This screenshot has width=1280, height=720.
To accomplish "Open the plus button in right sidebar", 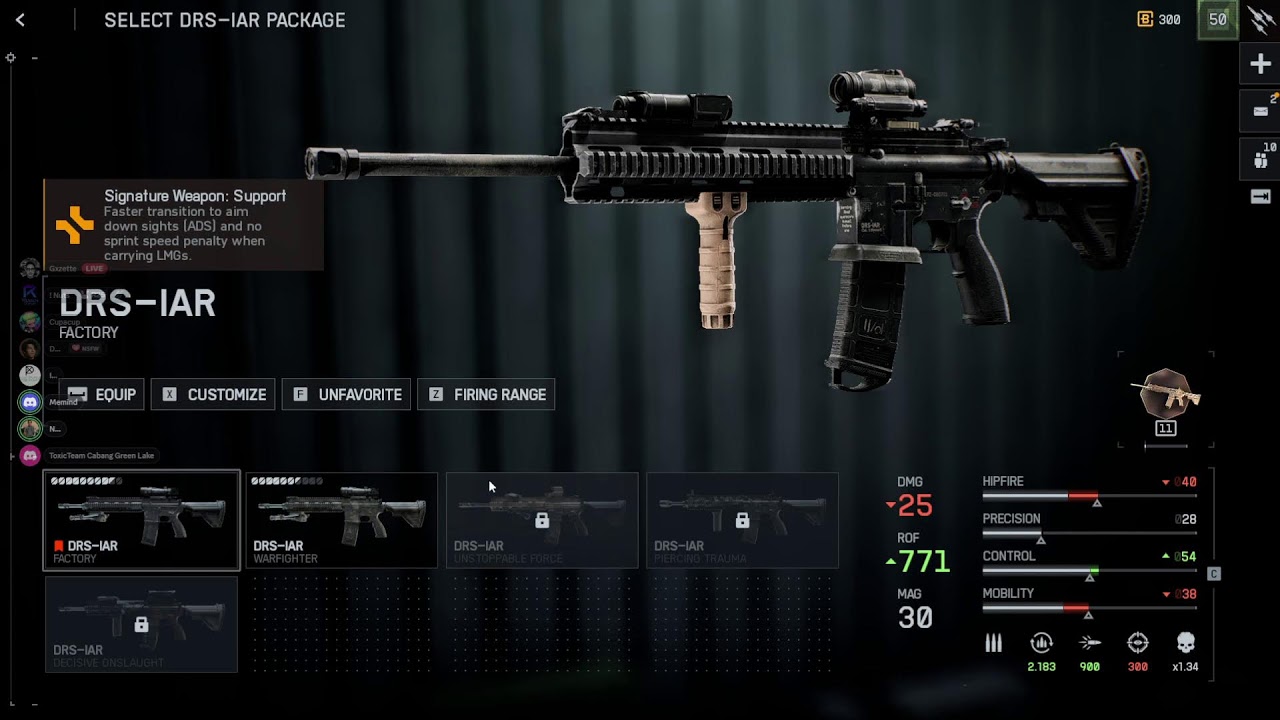I will 1260,65.
